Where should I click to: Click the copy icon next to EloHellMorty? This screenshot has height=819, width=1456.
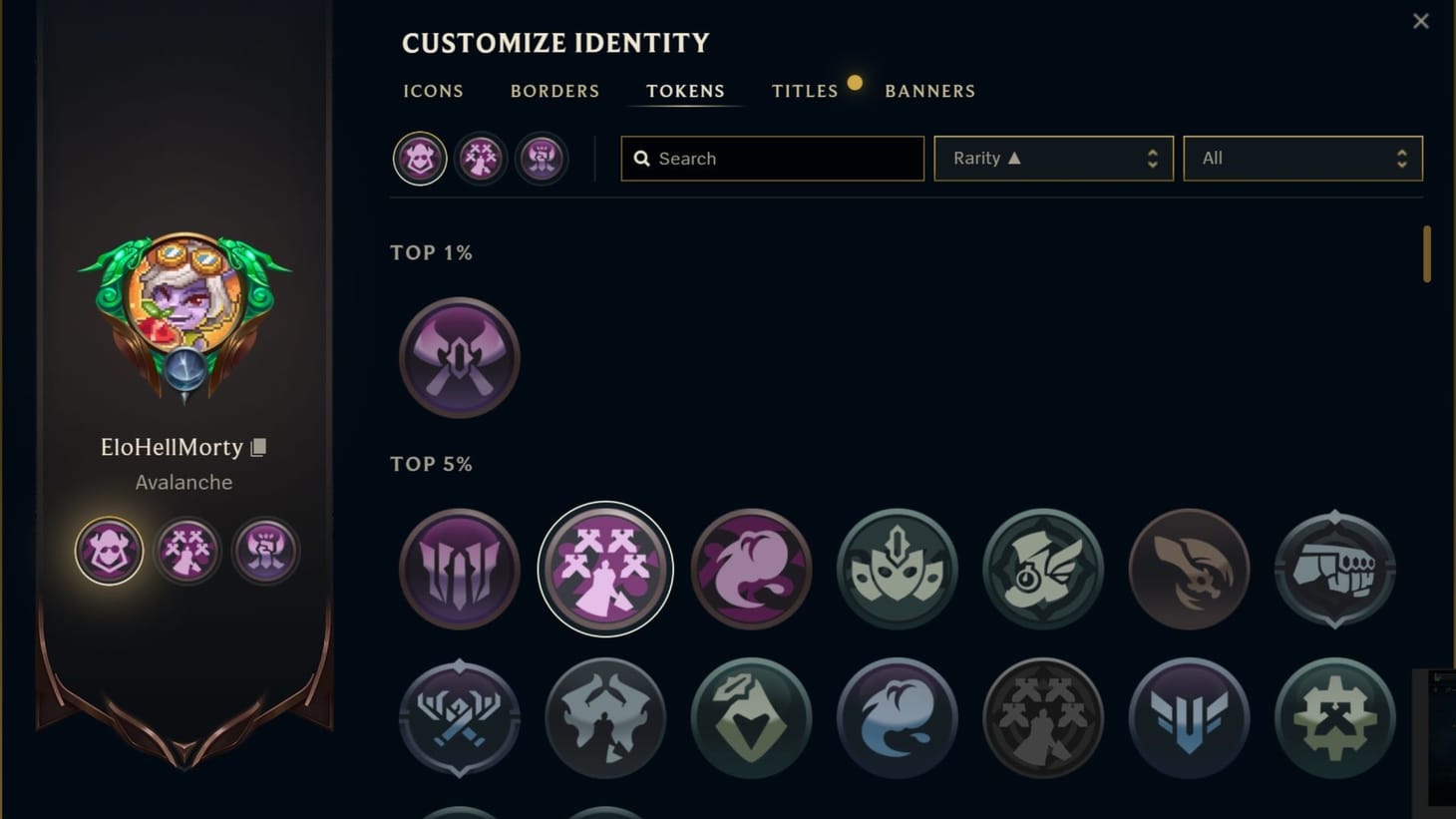click(x=257, y=447)
